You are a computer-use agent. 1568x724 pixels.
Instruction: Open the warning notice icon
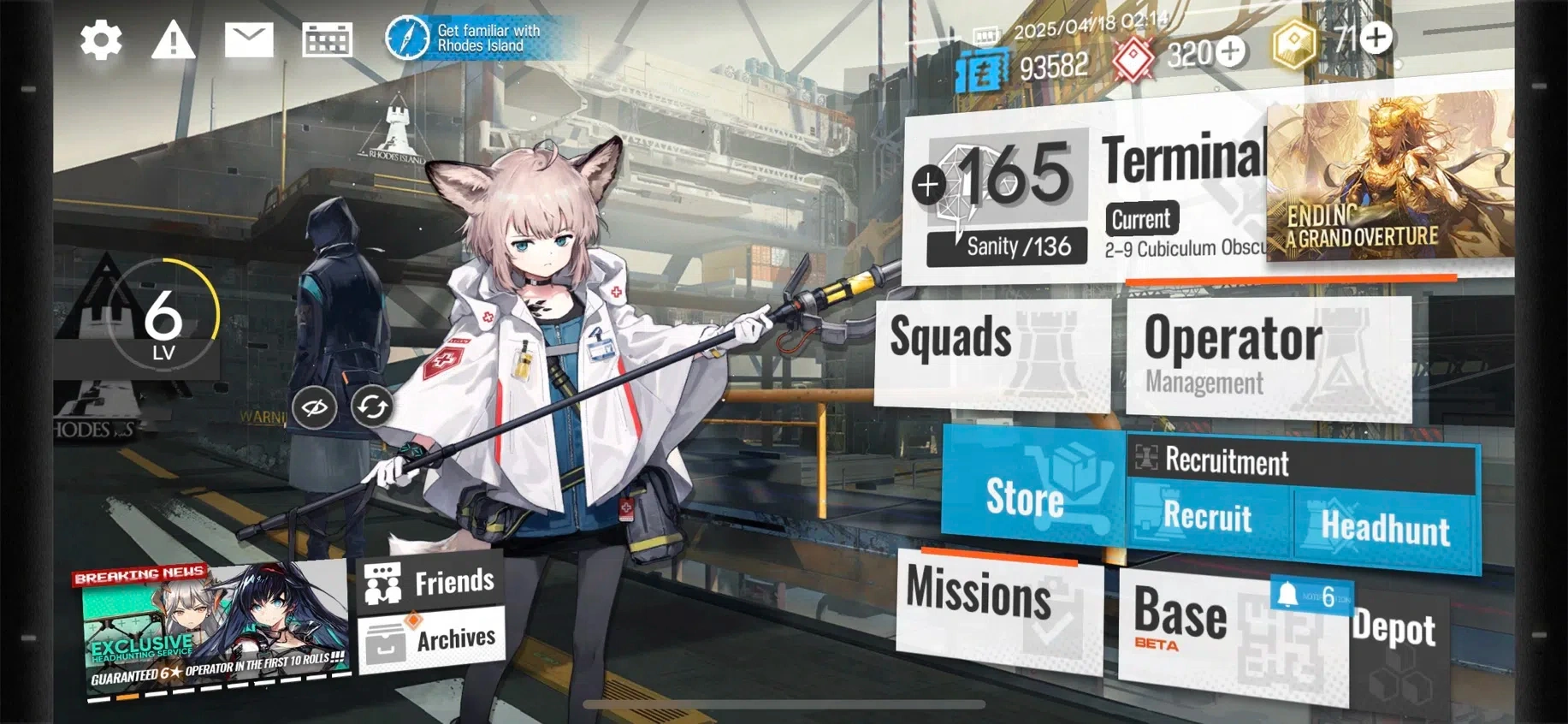[x=173, y=40]
